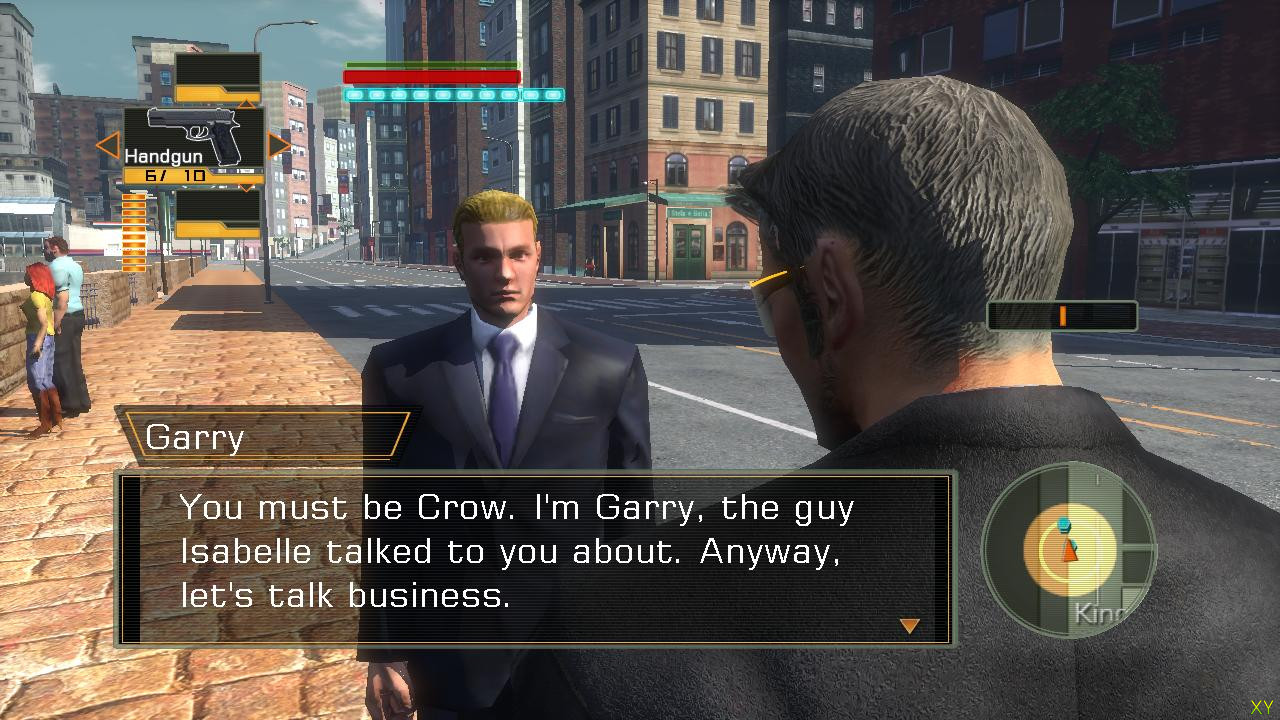Image resolution: width=1280 pixels, height=720 pixels.
Task: Advance the dialogue with the orange arrow
Action: tap(909, 626)
